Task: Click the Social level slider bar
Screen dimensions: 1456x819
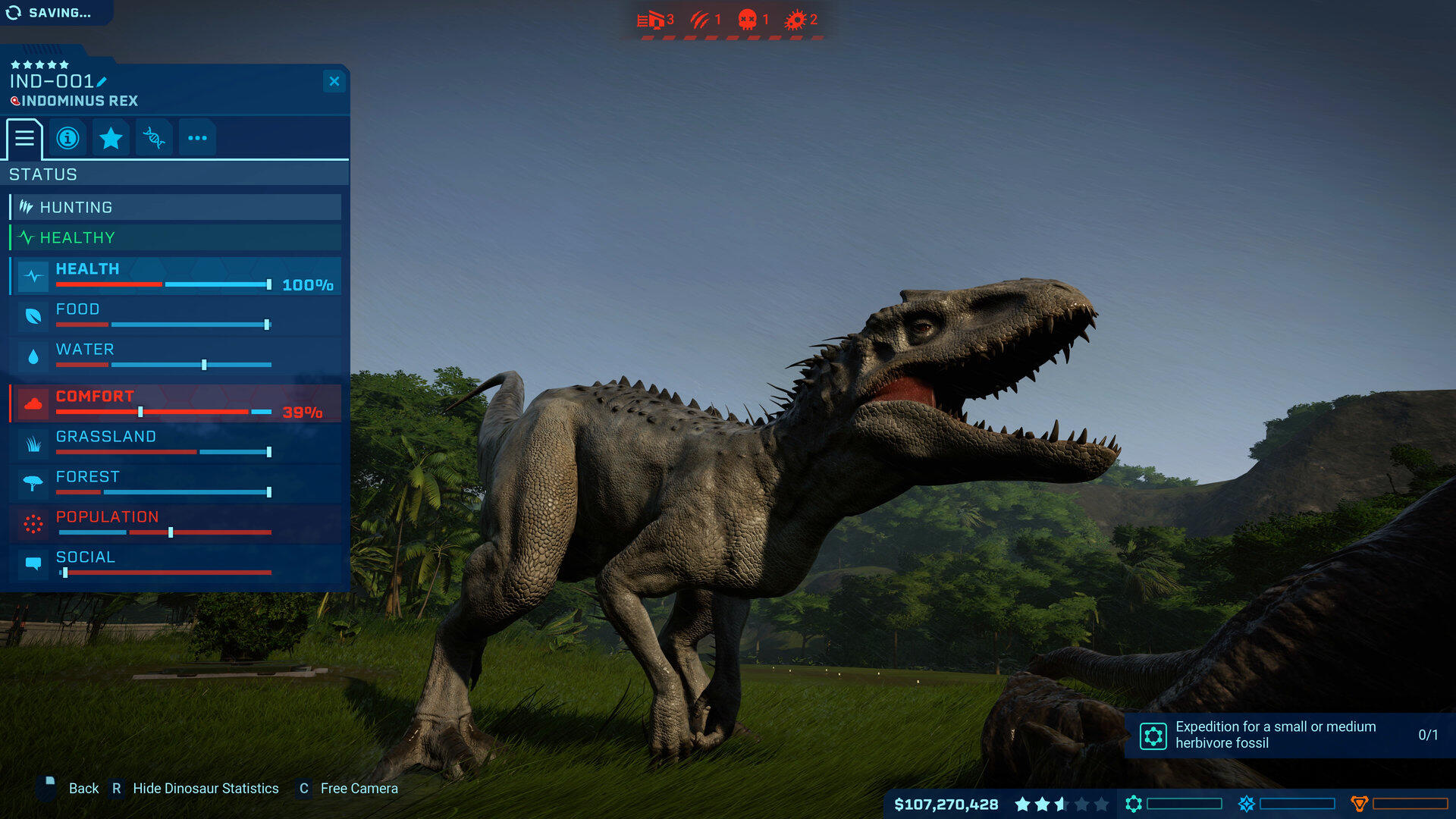Action: pos(165,573)
